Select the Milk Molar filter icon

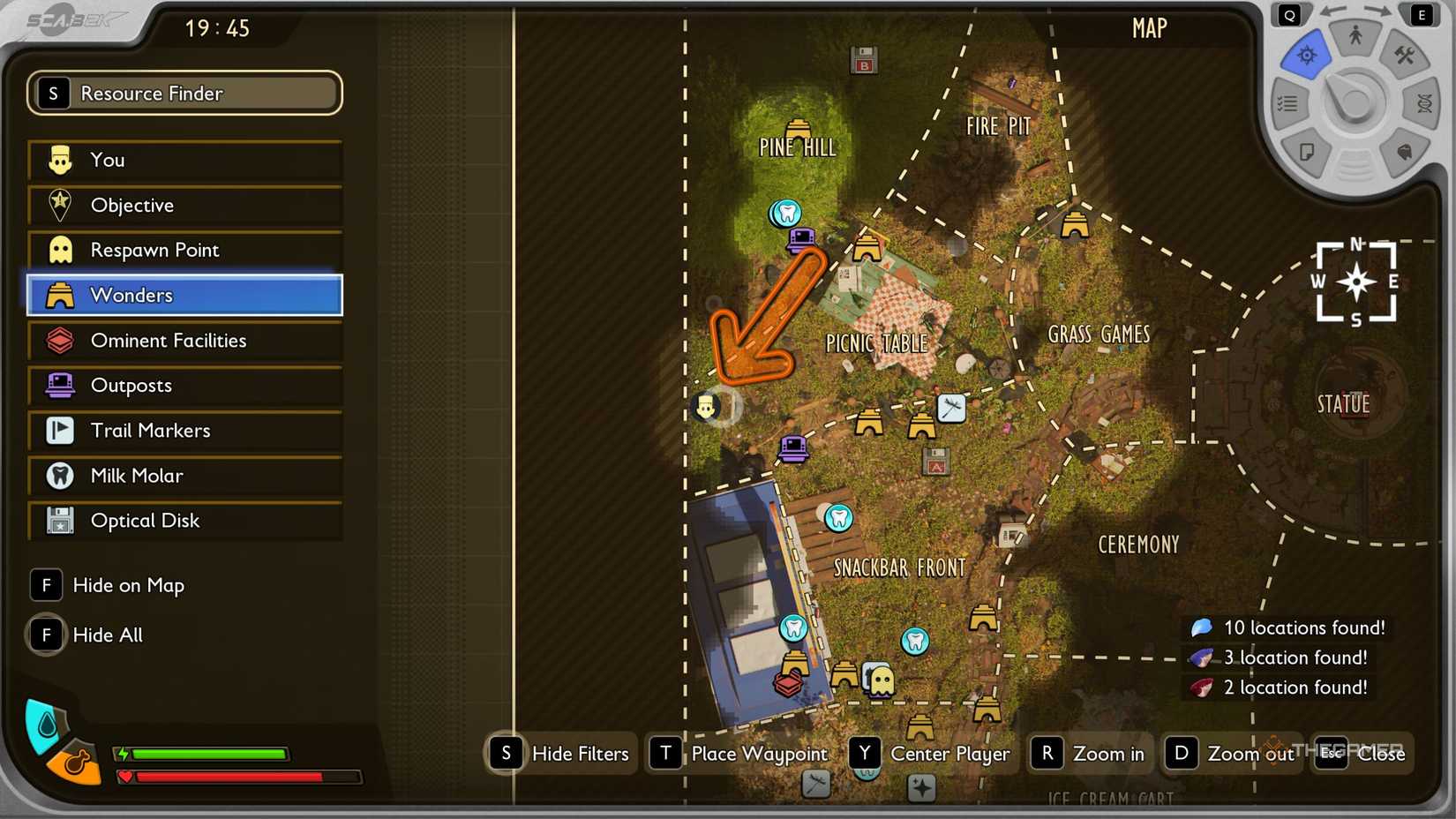[x=58, y=476]
